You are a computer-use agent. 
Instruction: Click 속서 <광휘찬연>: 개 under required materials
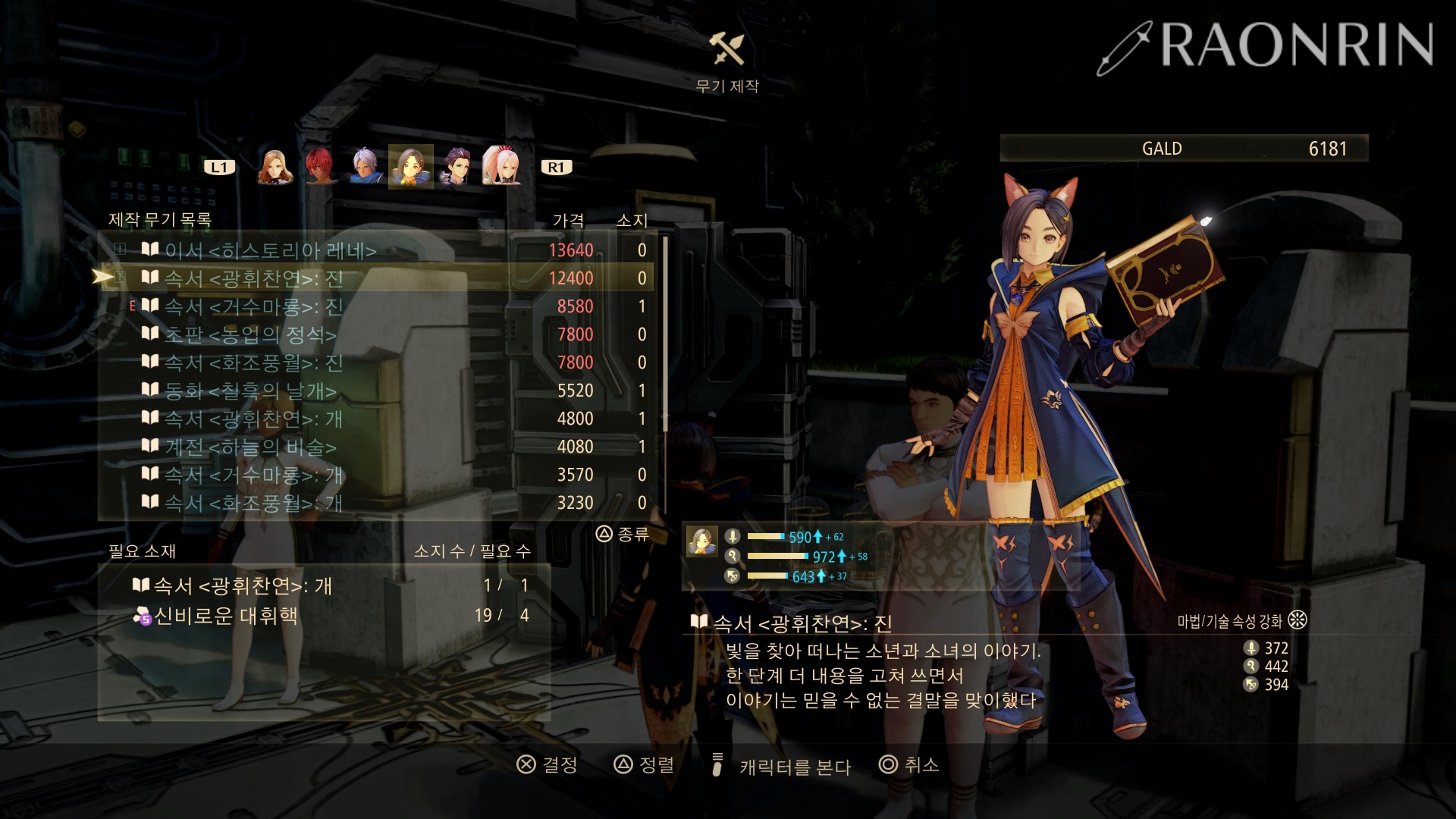[243, 585]
